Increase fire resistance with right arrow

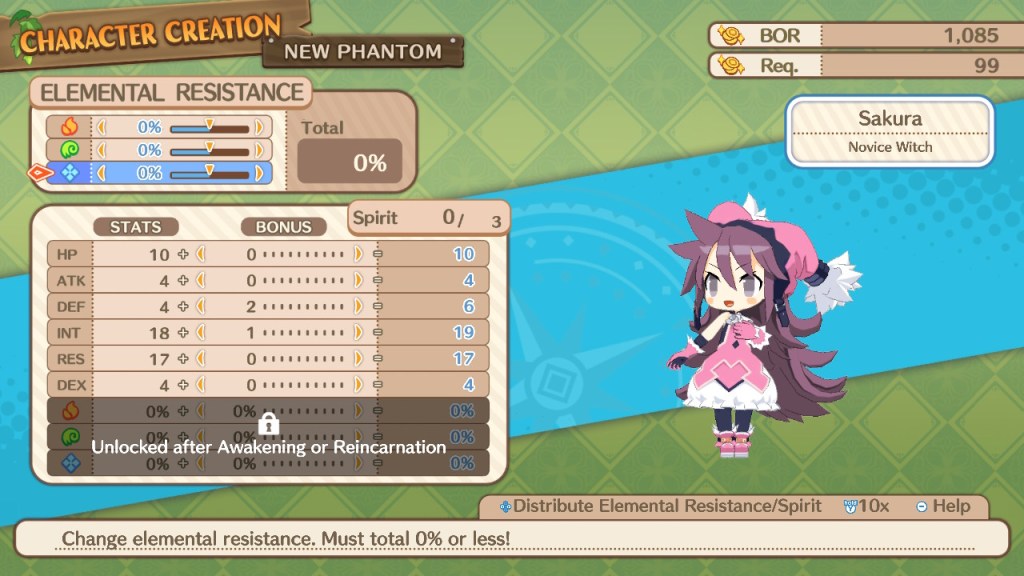pyautogui.click(x=259, y=128)
